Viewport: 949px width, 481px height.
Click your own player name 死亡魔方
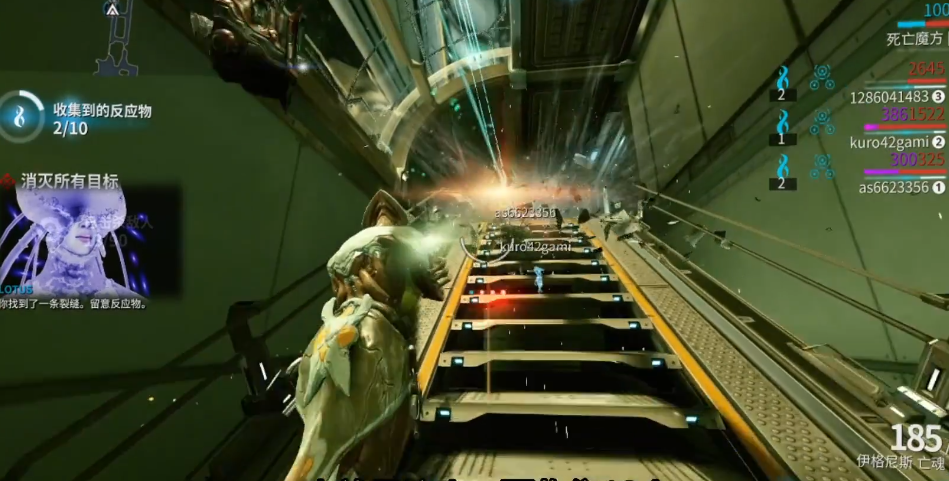coord(914,40)
